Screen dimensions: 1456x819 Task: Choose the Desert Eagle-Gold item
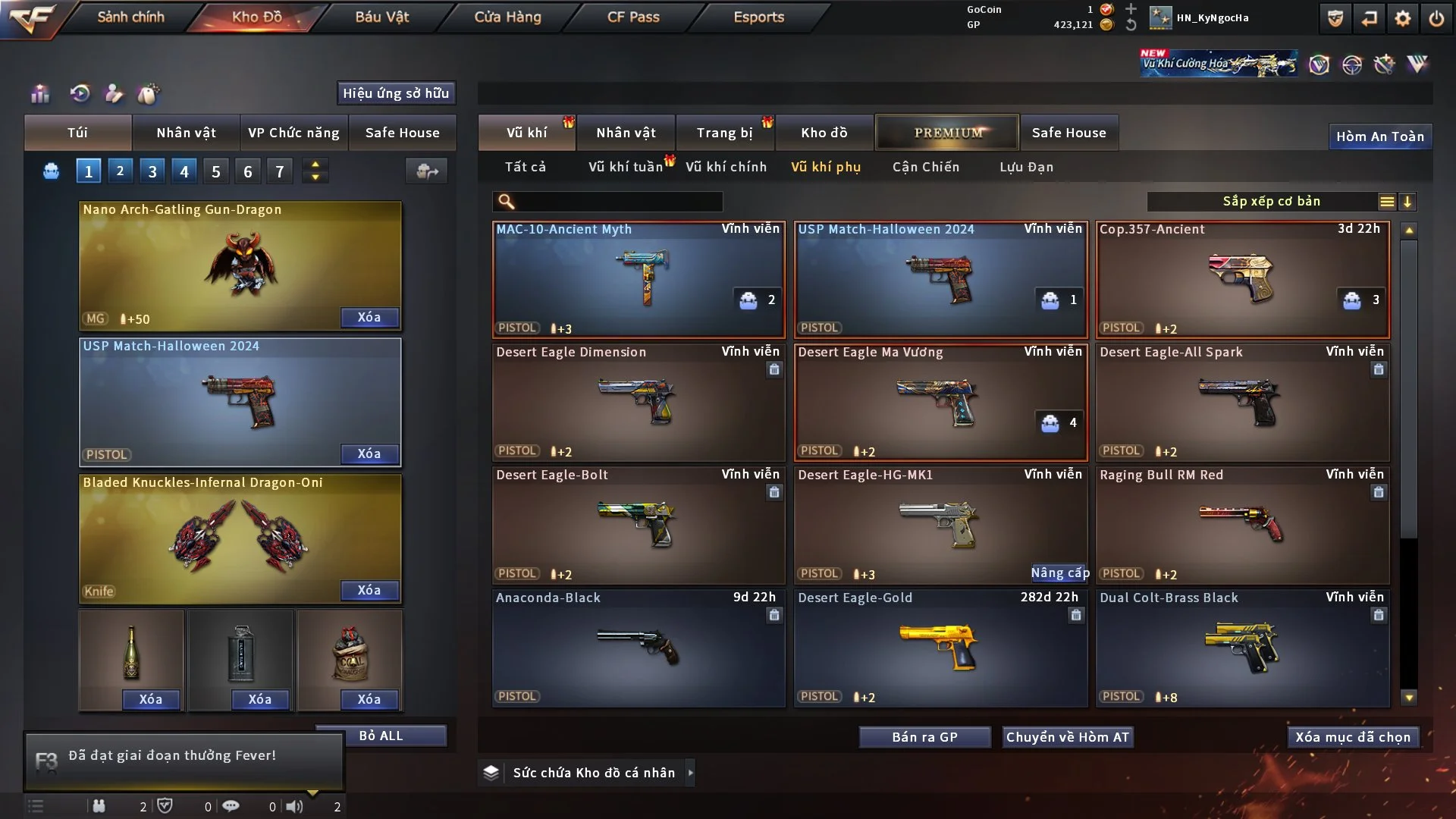(x=940, y=648)
